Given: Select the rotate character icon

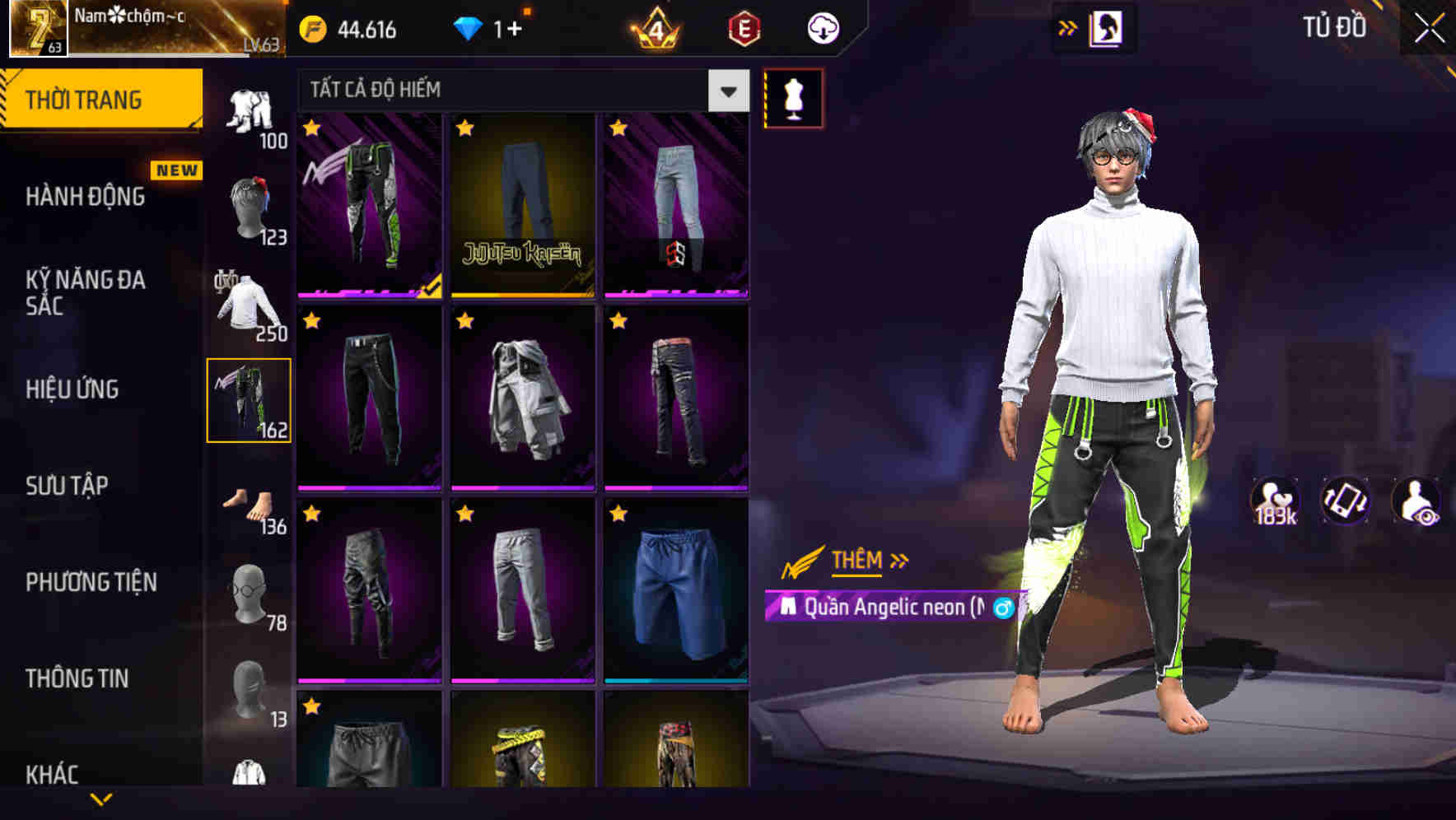Looking at the screenshot, I should point(1344,500).
